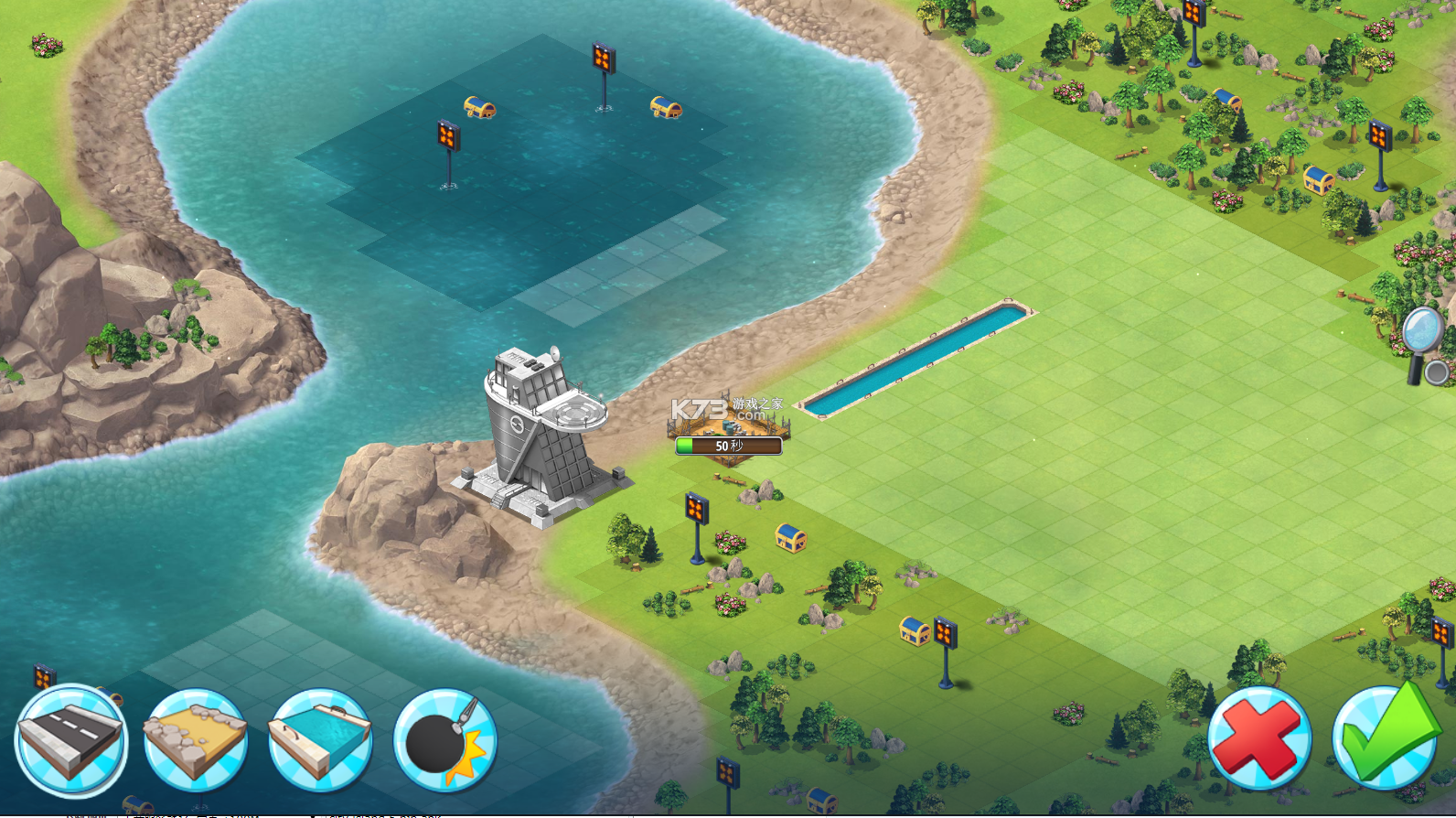The height and width of the screenshot is (818, 1456).
Task: Choose the sand terrain tool
Action: point(196,739)
